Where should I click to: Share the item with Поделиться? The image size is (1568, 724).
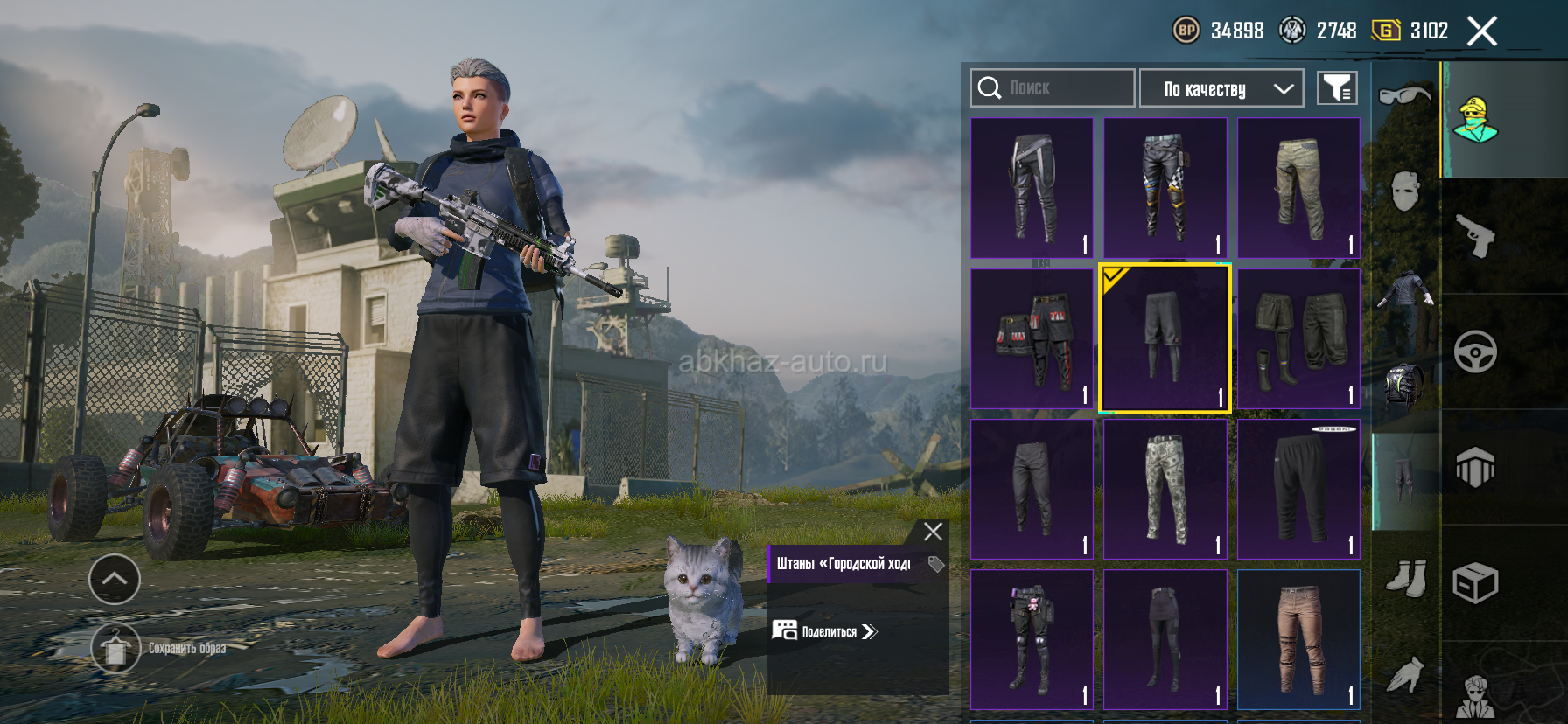point(825,631)
